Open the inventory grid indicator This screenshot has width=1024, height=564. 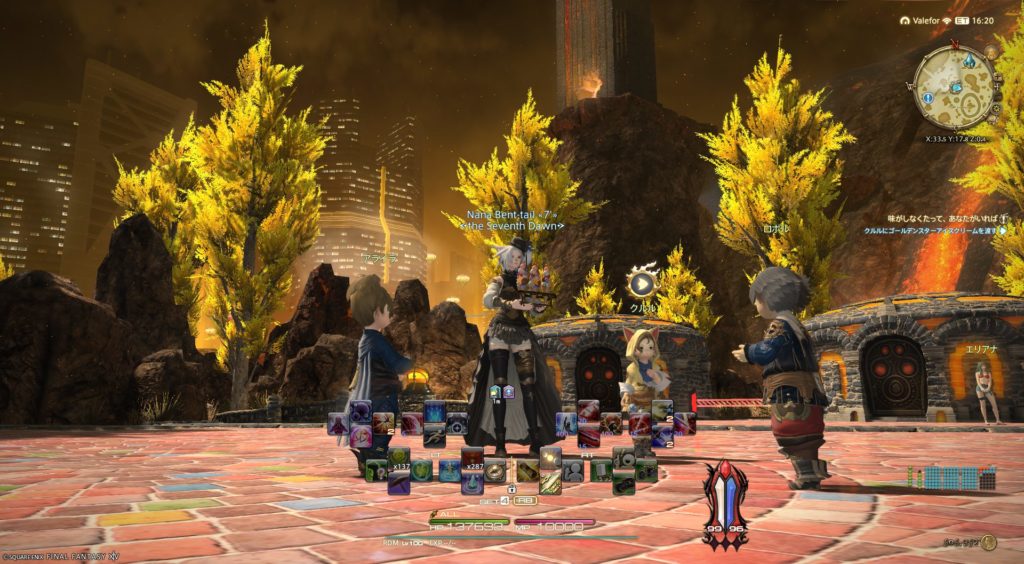click(951, 478)
